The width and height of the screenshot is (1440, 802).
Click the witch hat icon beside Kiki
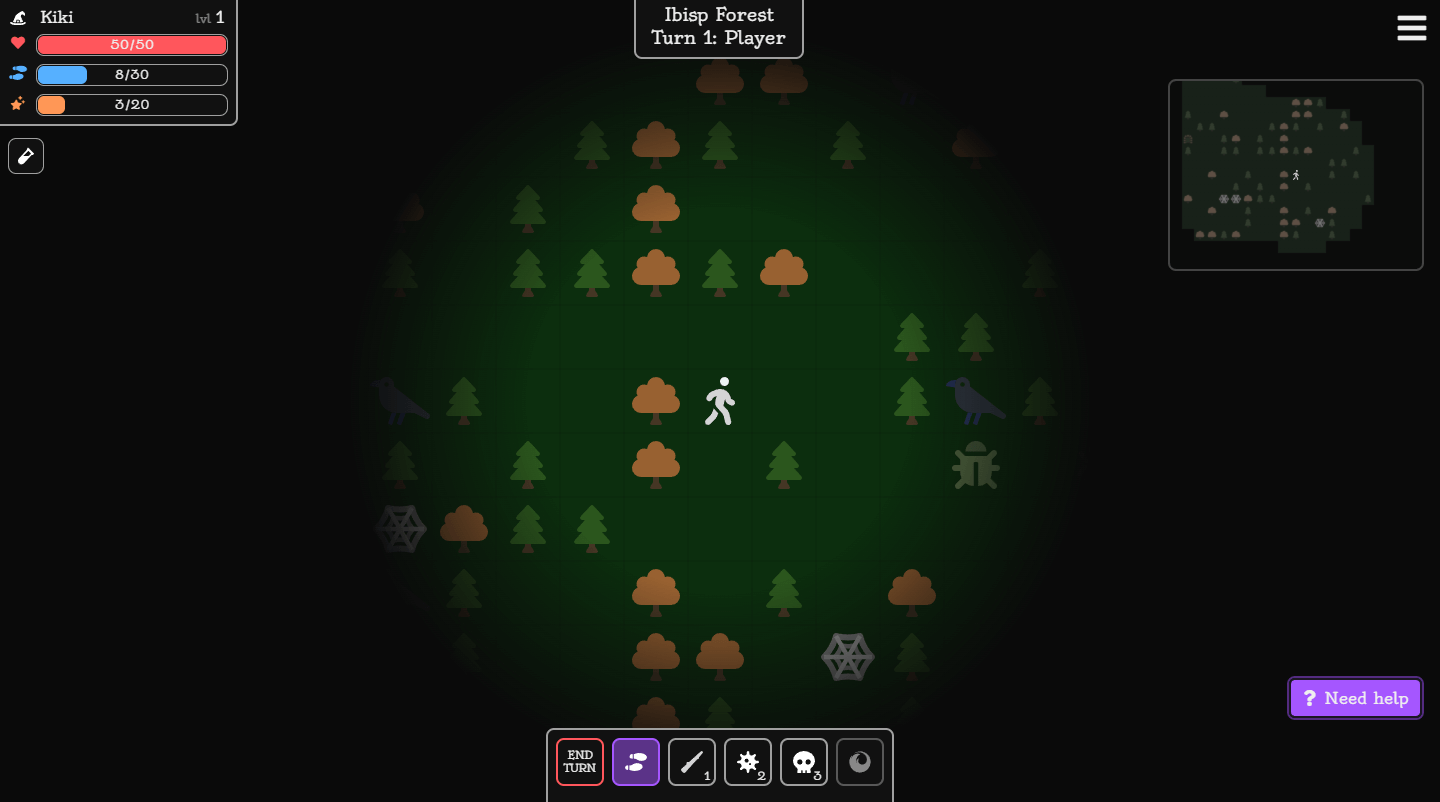coord(17,17)
